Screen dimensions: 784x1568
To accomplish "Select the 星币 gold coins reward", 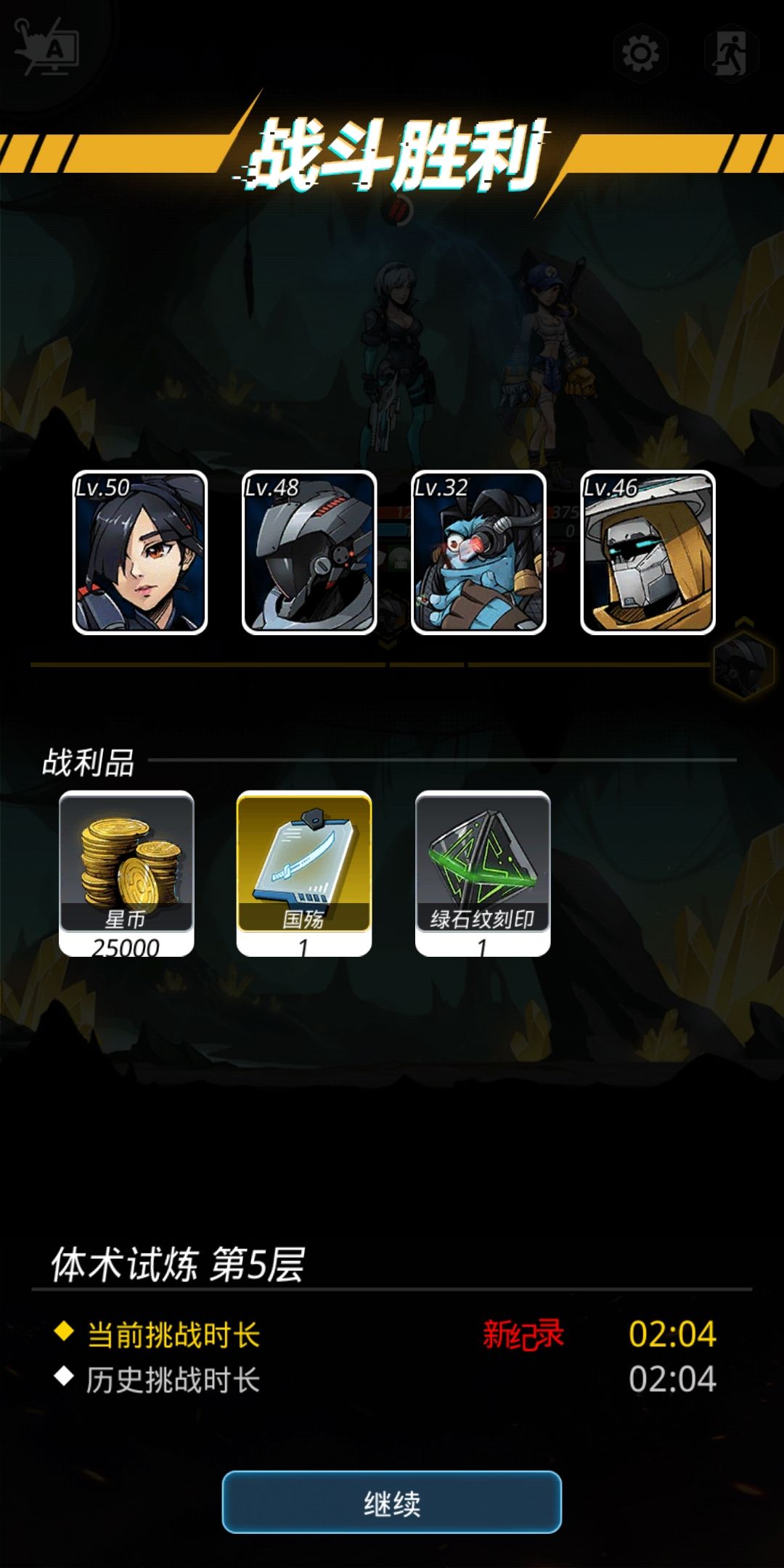I will click(126, 871).
